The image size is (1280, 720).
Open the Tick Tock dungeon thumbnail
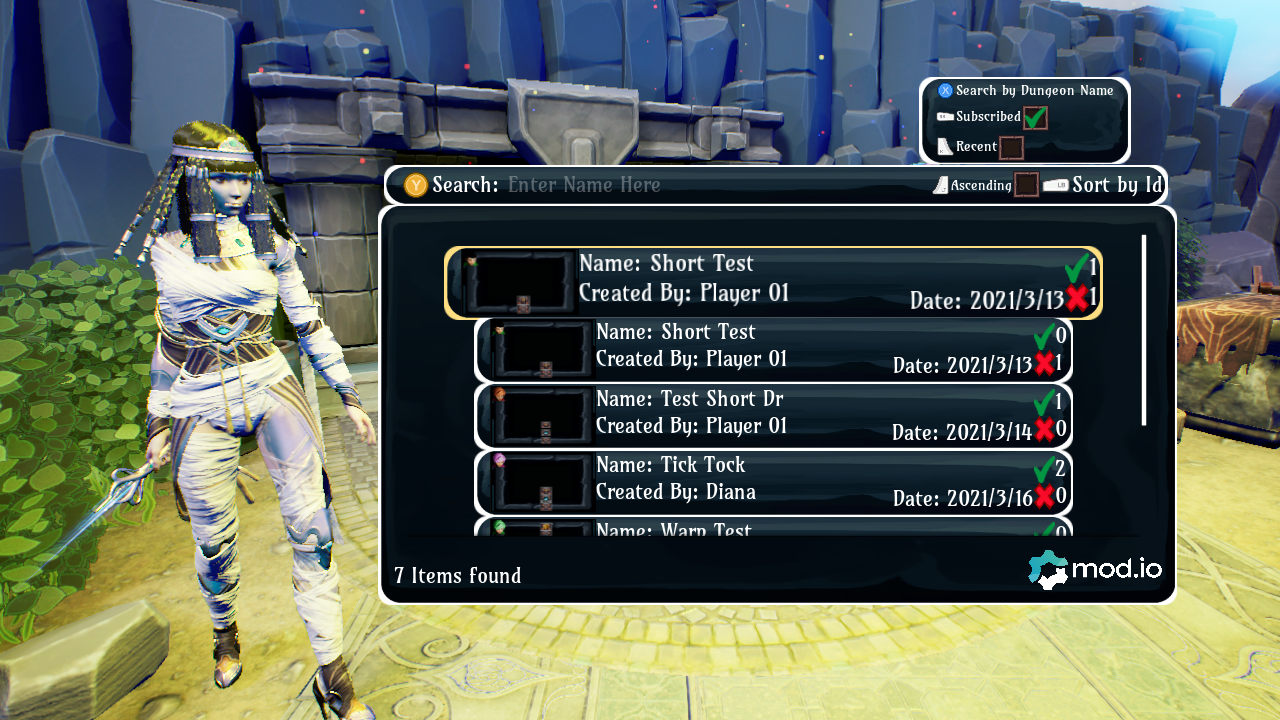(x=544, y=482)
